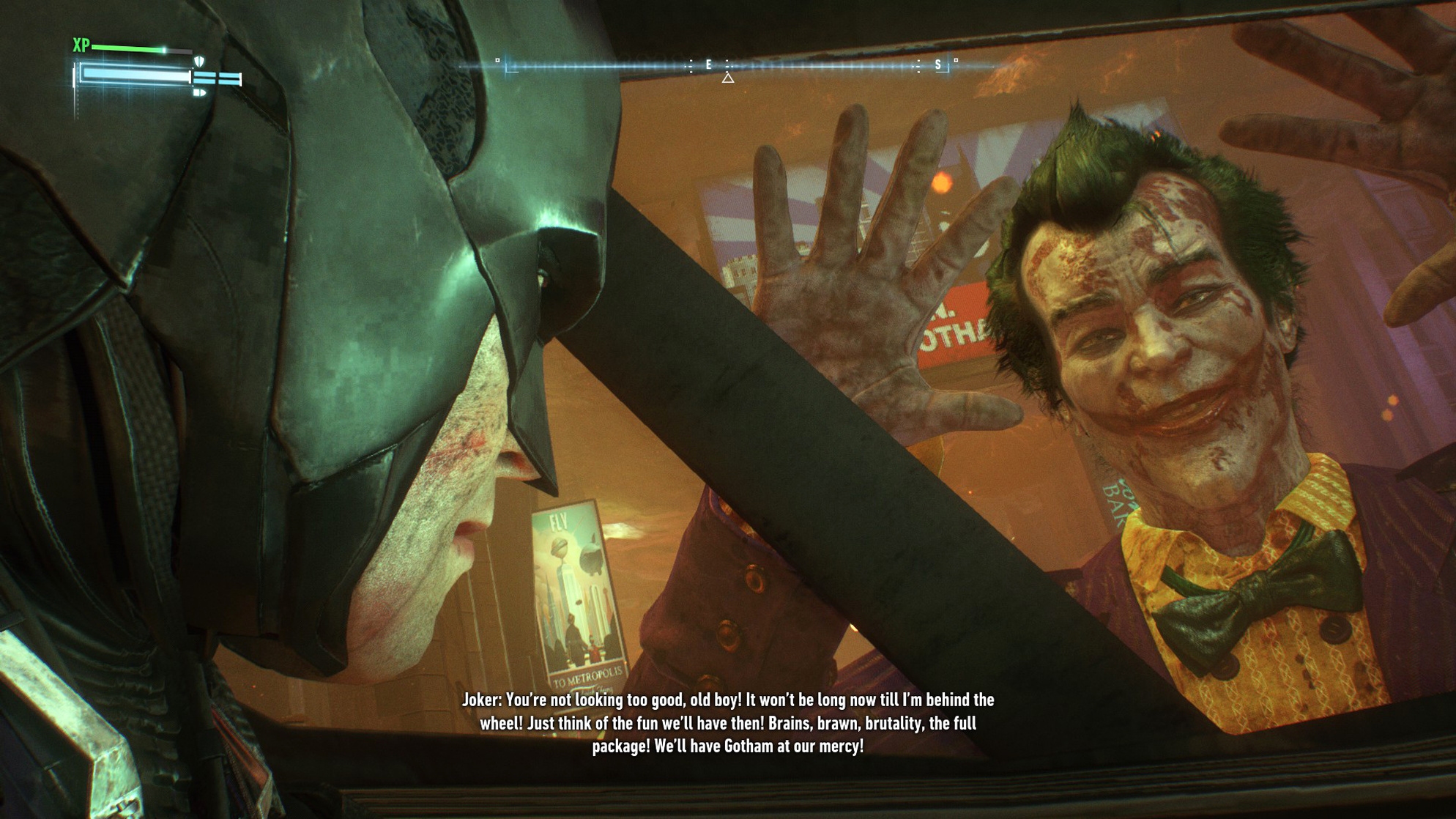This screenshot has height=819, width=1456.
Task: Select the east heading letter on the compass
Action: 709,65
